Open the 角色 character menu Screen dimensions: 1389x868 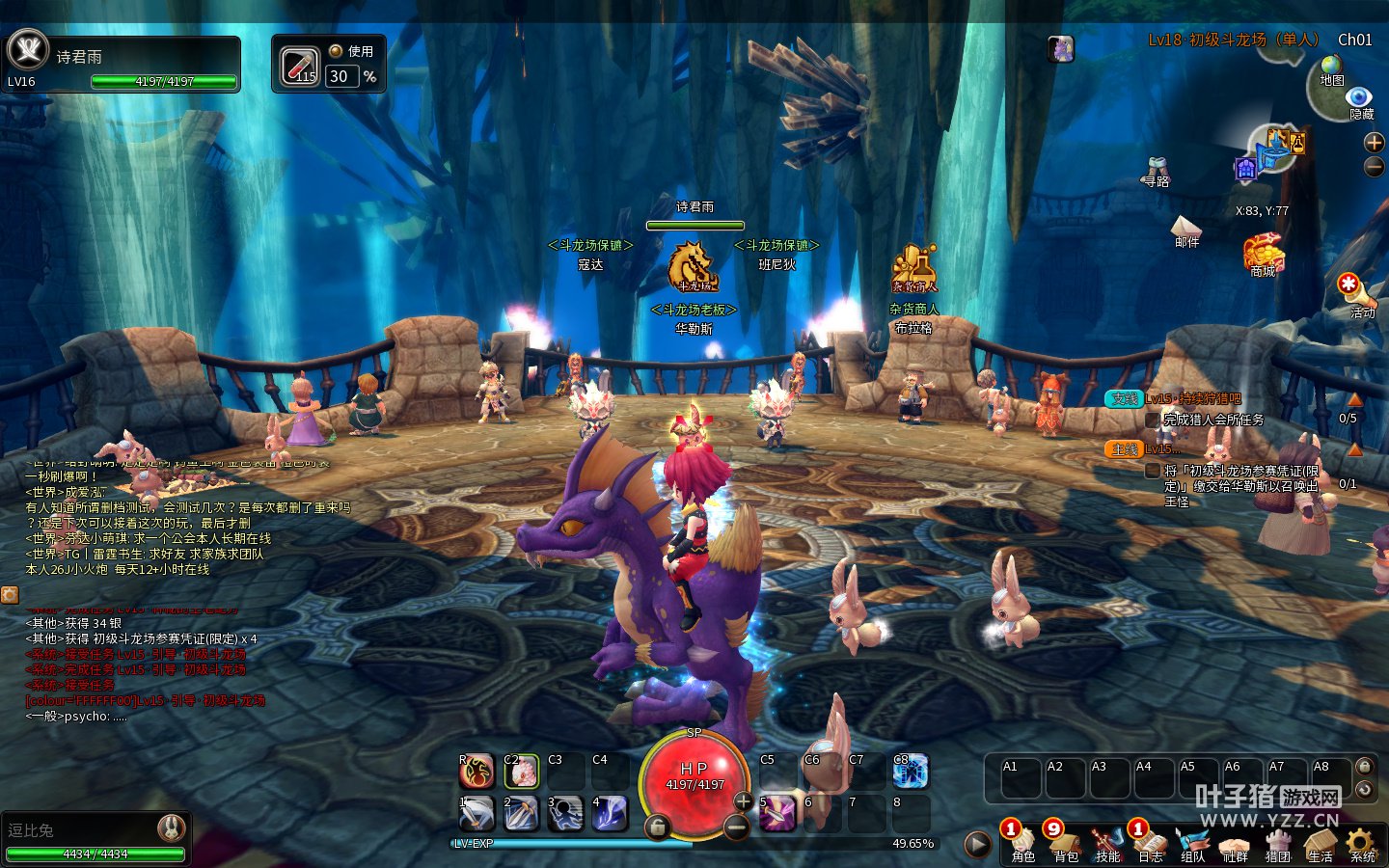1022,842
